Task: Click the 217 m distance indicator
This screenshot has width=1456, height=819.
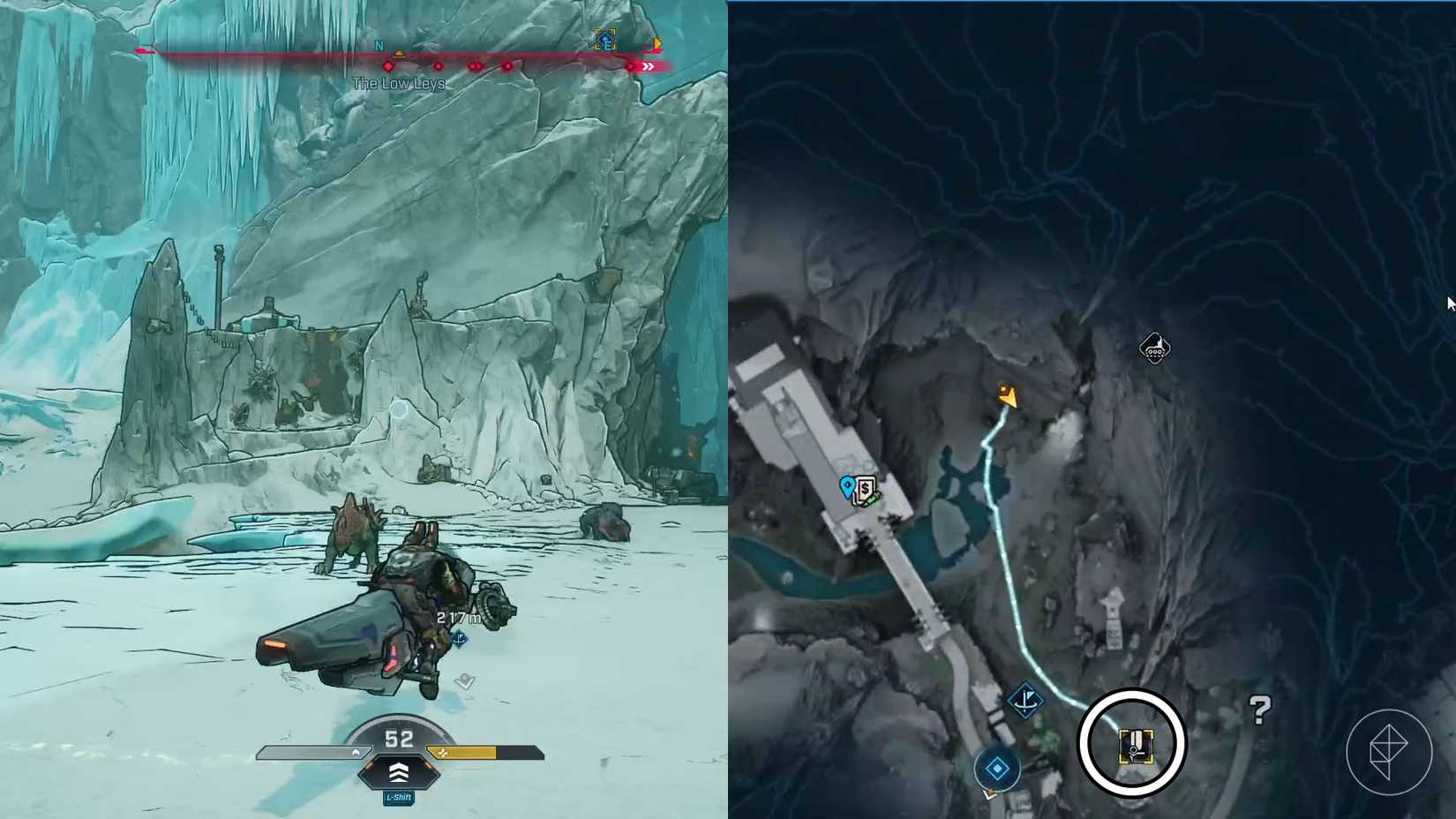Action: click(458, 618)
